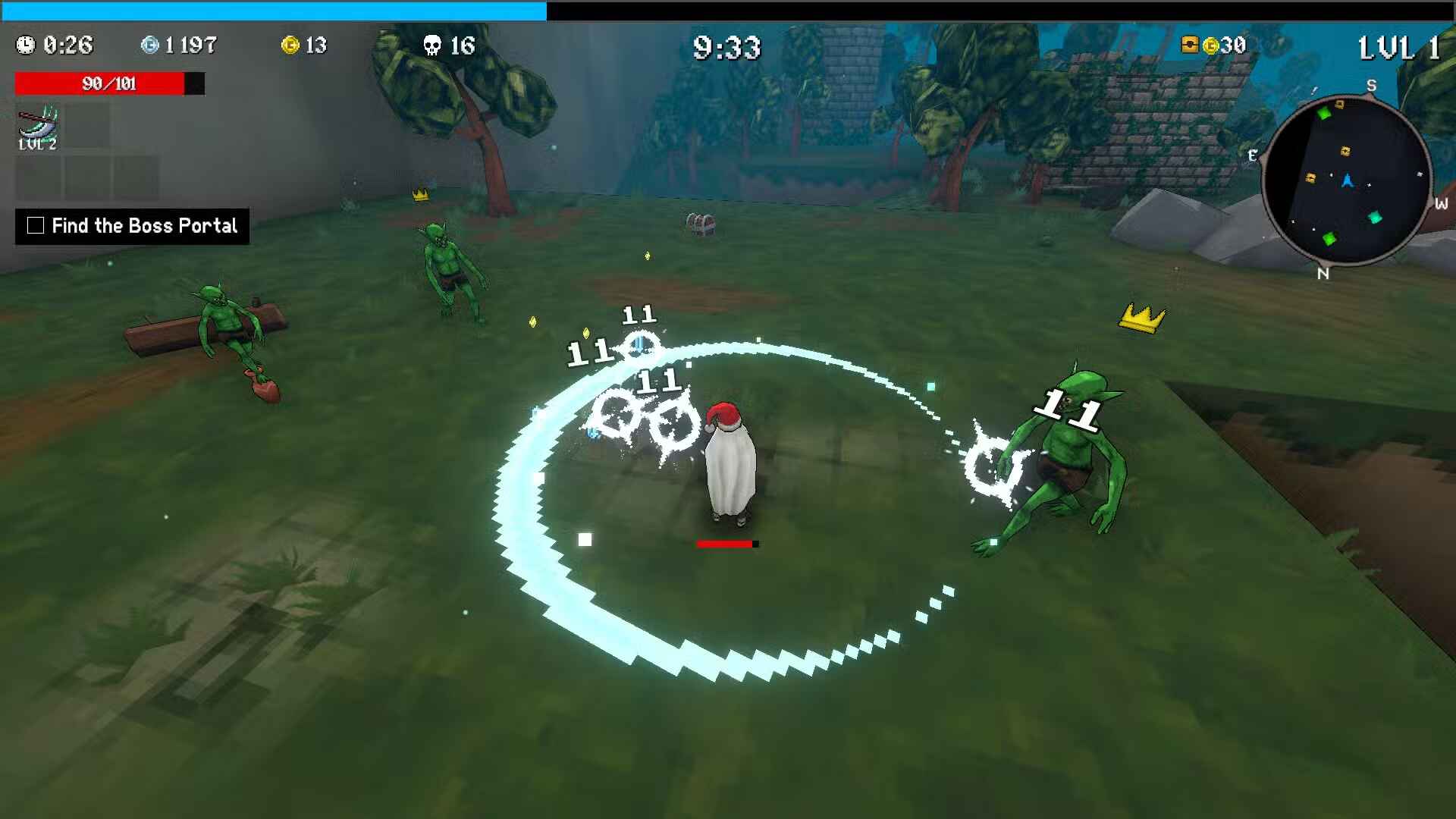Click the player arrow on the minimap
The width and height of the screenshot is (1456, 819).
point(1348,180)
